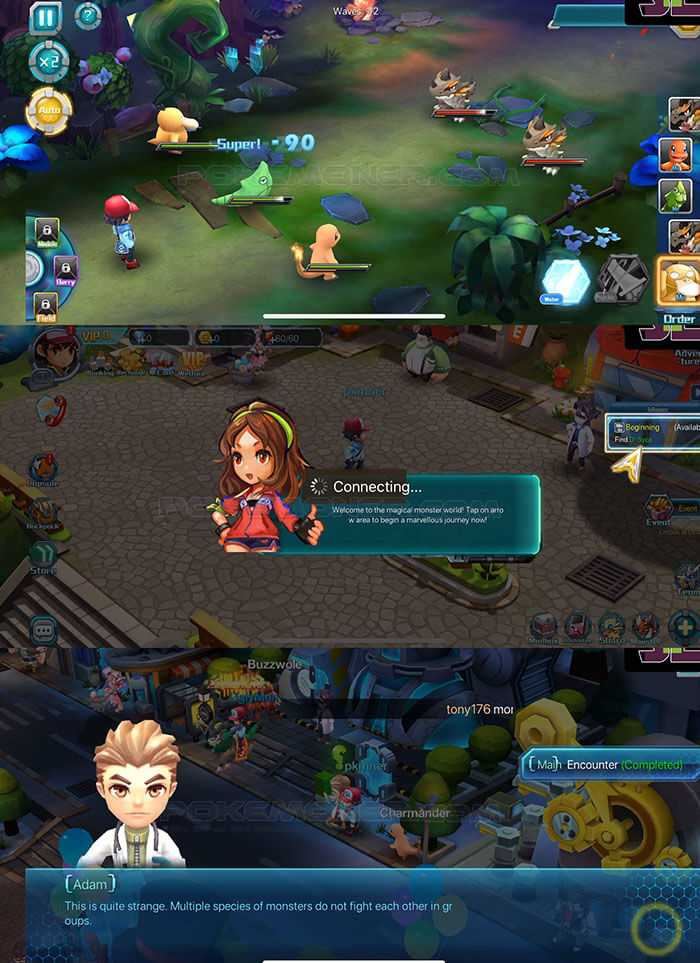Enable Auto battle mode

pos(48,110)
